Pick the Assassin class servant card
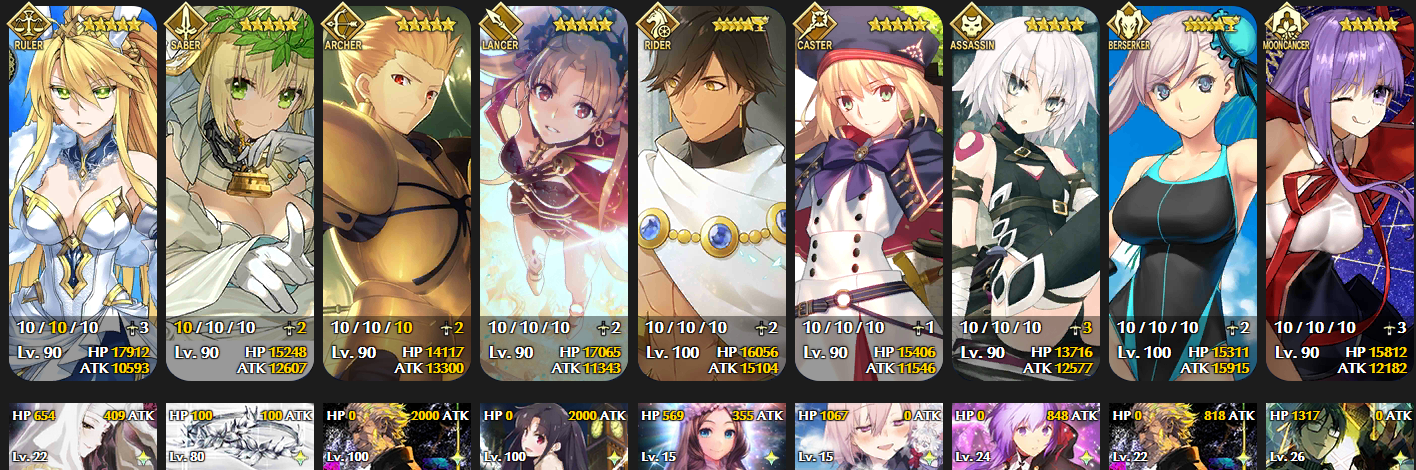The height and width of the screenshot is (470, 1416). pos(1026,192)
